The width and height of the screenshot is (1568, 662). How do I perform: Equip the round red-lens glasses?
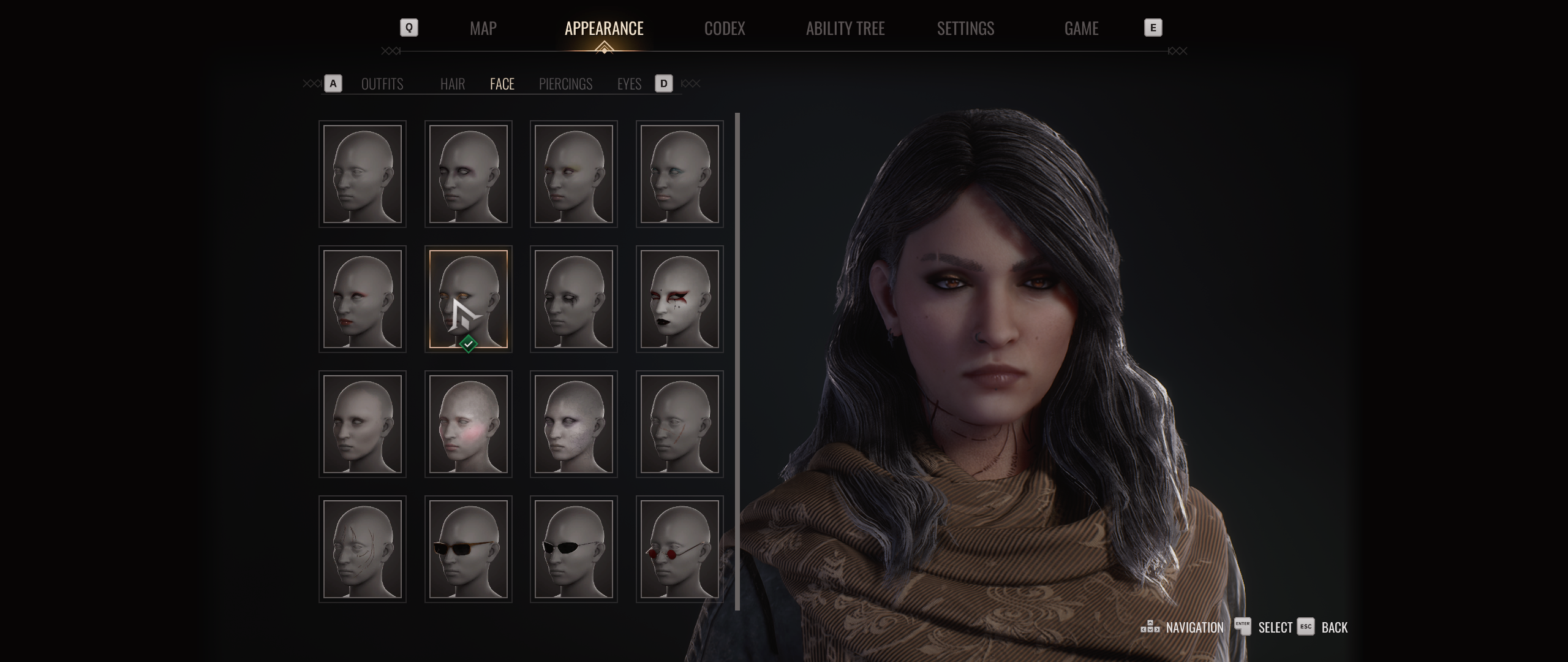[679, 549]
